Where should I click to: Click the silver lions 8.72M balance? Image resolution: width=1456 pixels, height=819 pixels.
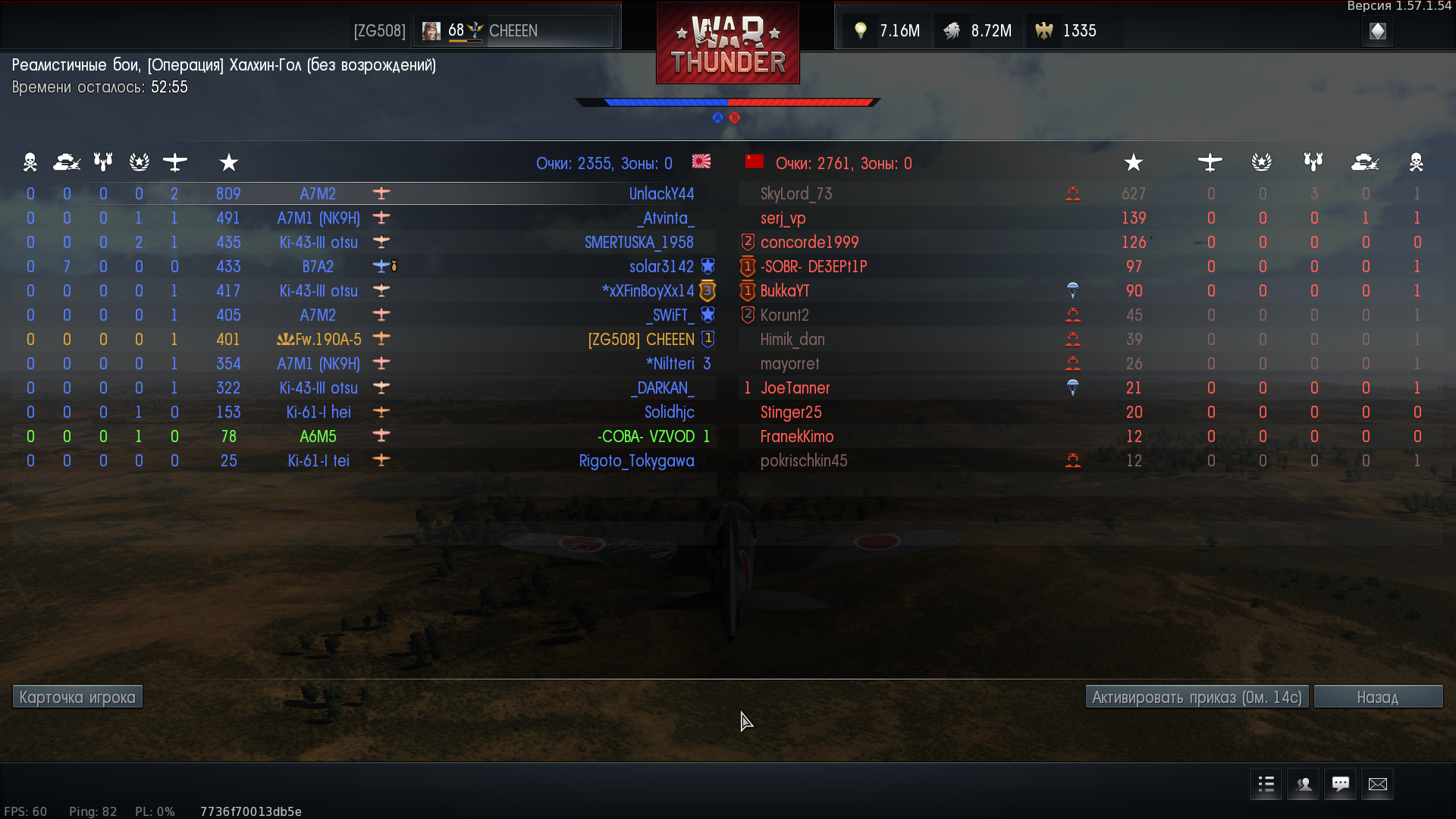click(979, 31)
